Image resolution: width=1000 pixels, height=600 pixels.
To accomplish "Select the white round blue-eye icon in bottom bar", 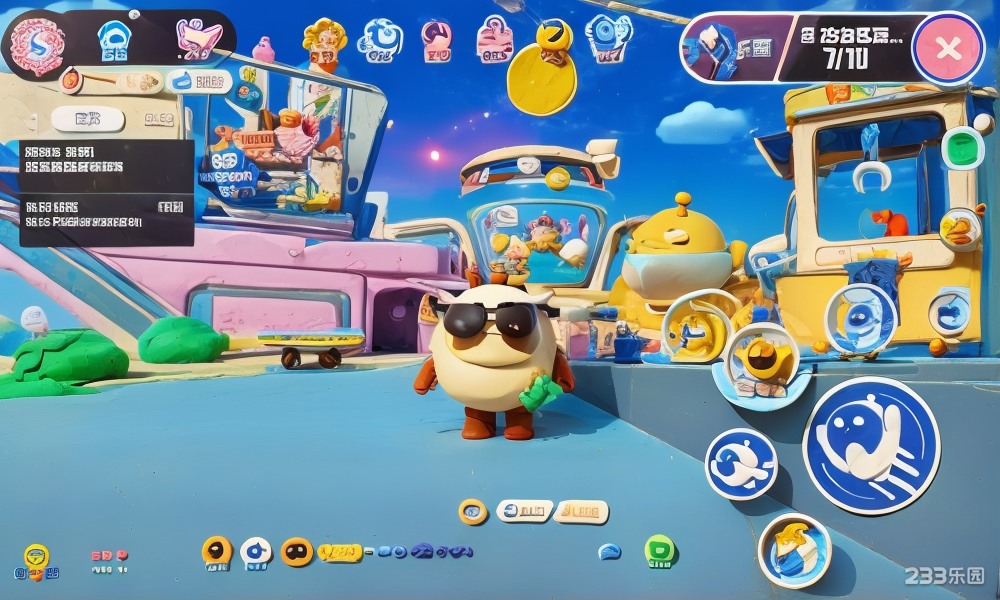I will click(x=256, y=551).
